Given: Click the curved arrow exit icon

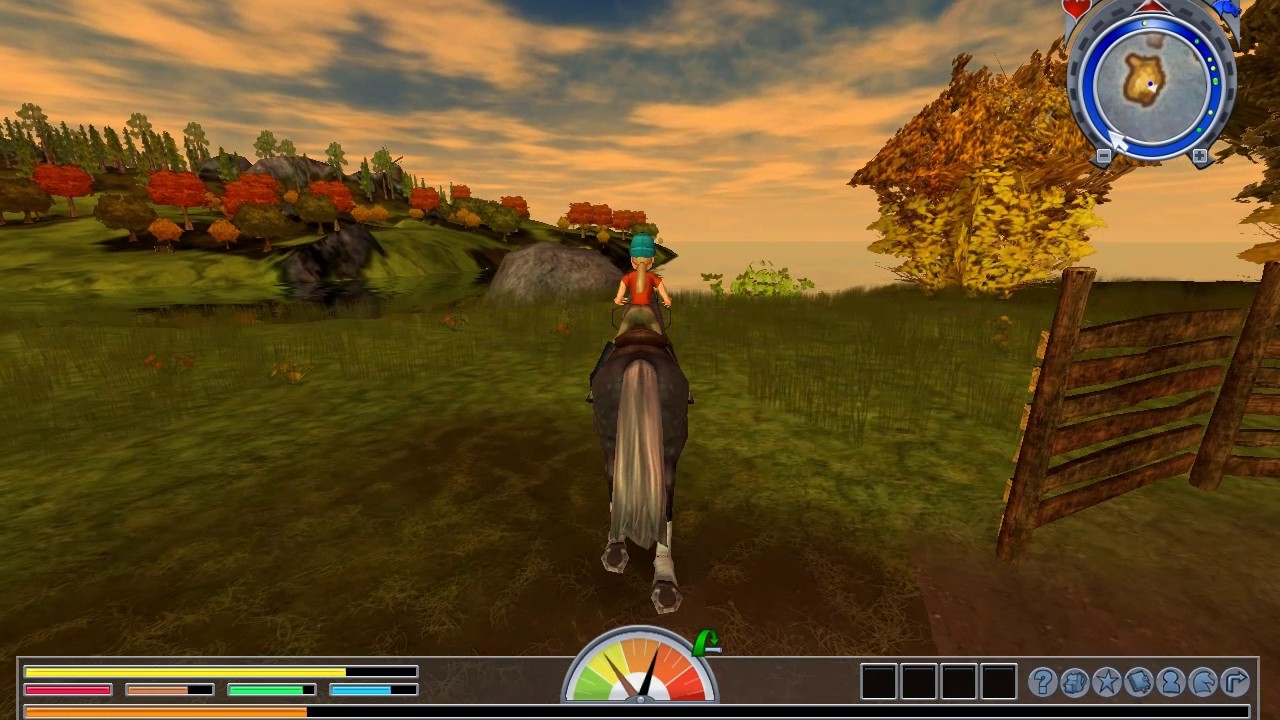Looking at the screenshot, I should pos(1236,682).
